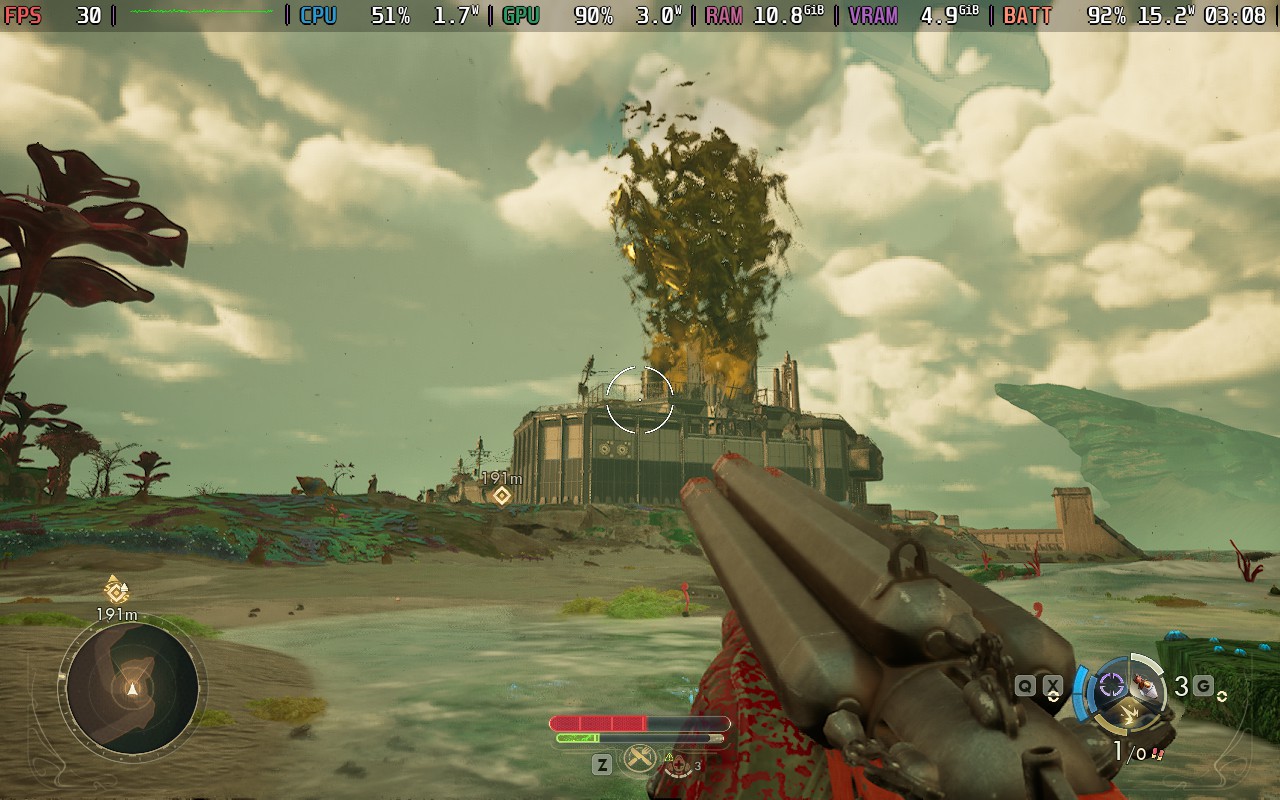
Task: Activate the yellow burst ability
Action: (1129, 712)
